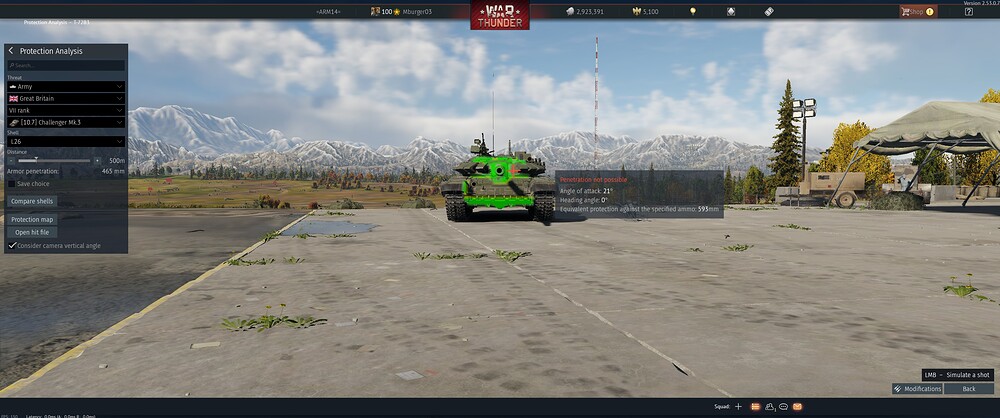
Task: Go back using the Protection Analysis arrow
Action: point(11,51)
